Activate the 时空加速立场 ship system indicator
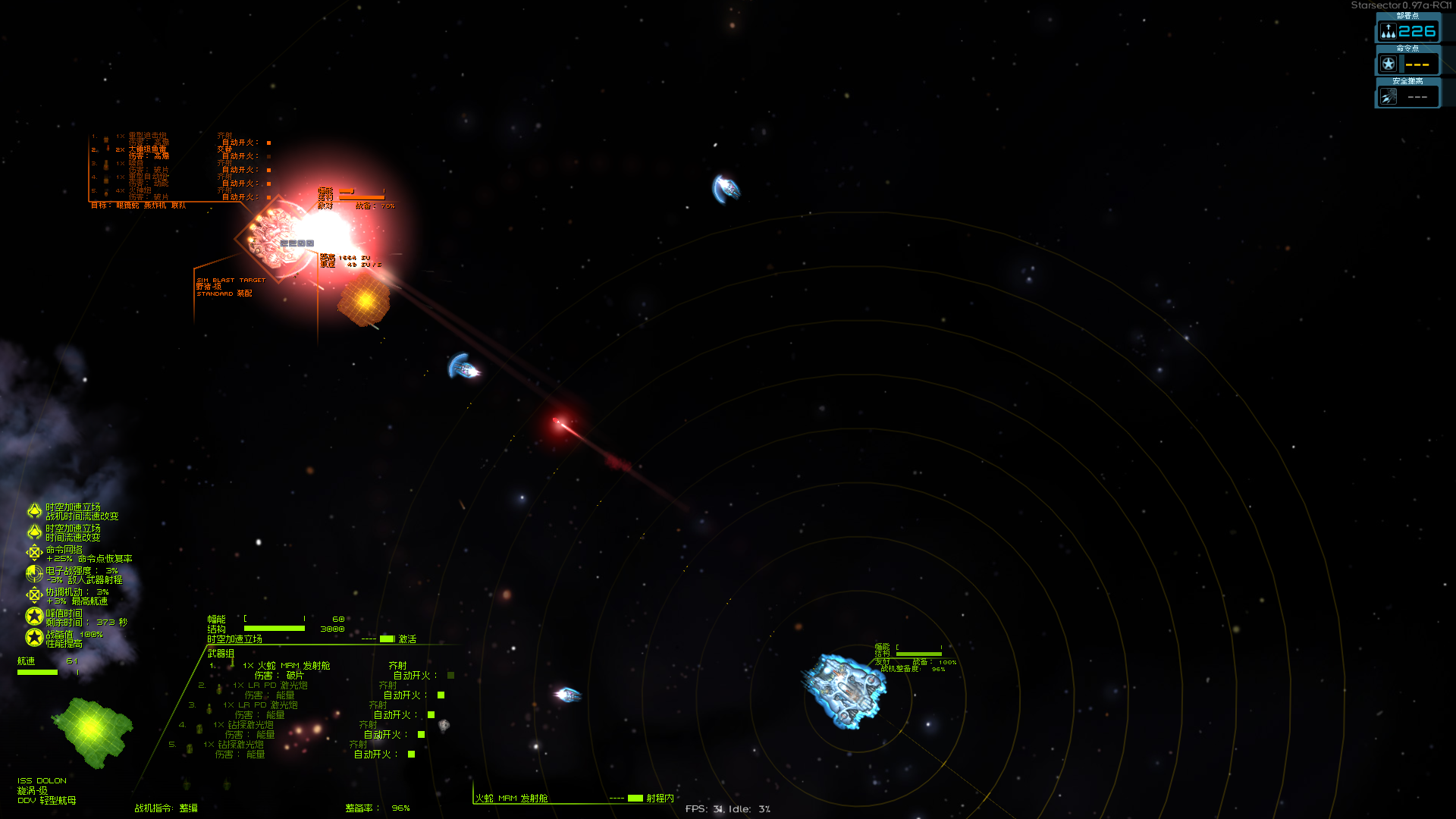 click(x=387, y=639)
